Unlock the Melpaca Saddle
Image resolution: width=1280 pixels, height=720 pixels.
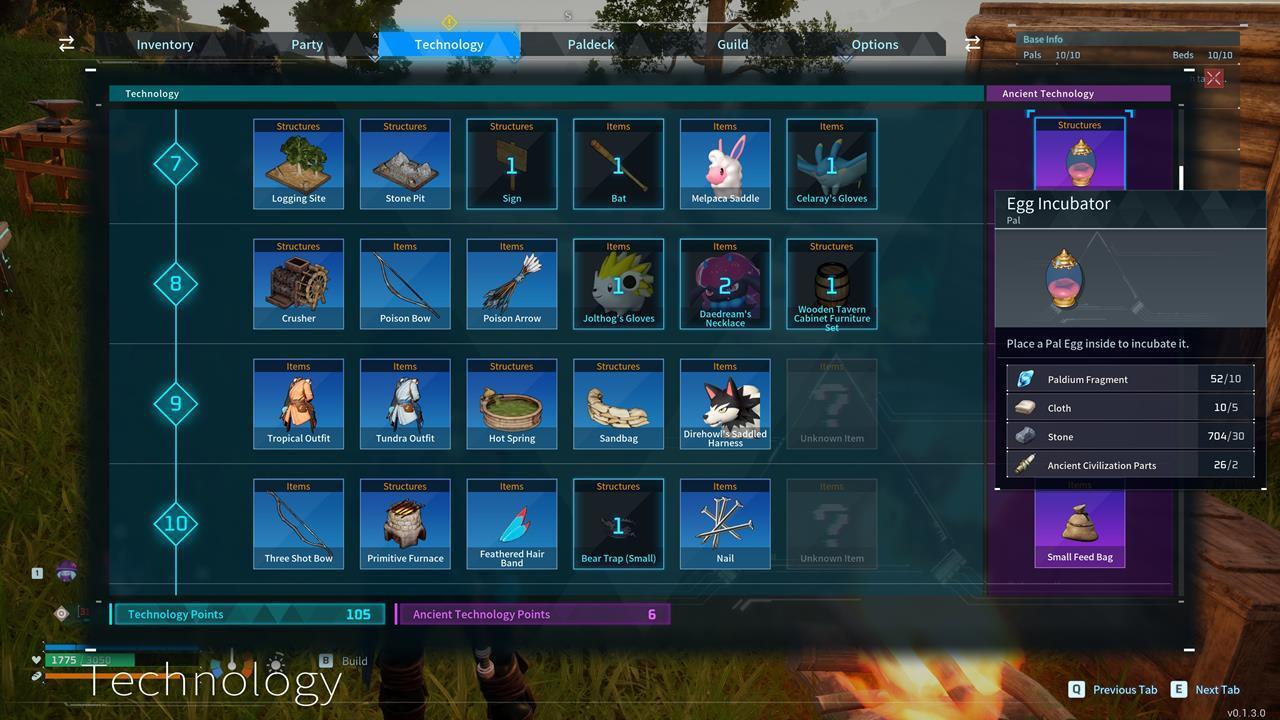[x=724, y=163]
